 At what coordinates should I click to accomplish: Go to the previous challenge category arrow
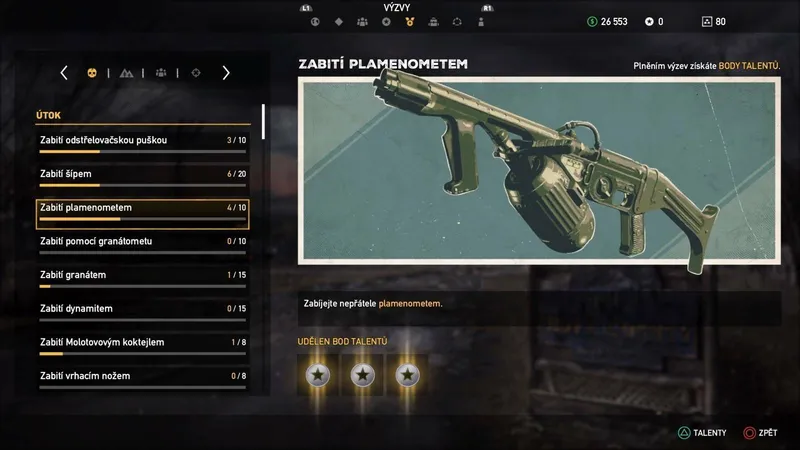click(x=64, y=73)
